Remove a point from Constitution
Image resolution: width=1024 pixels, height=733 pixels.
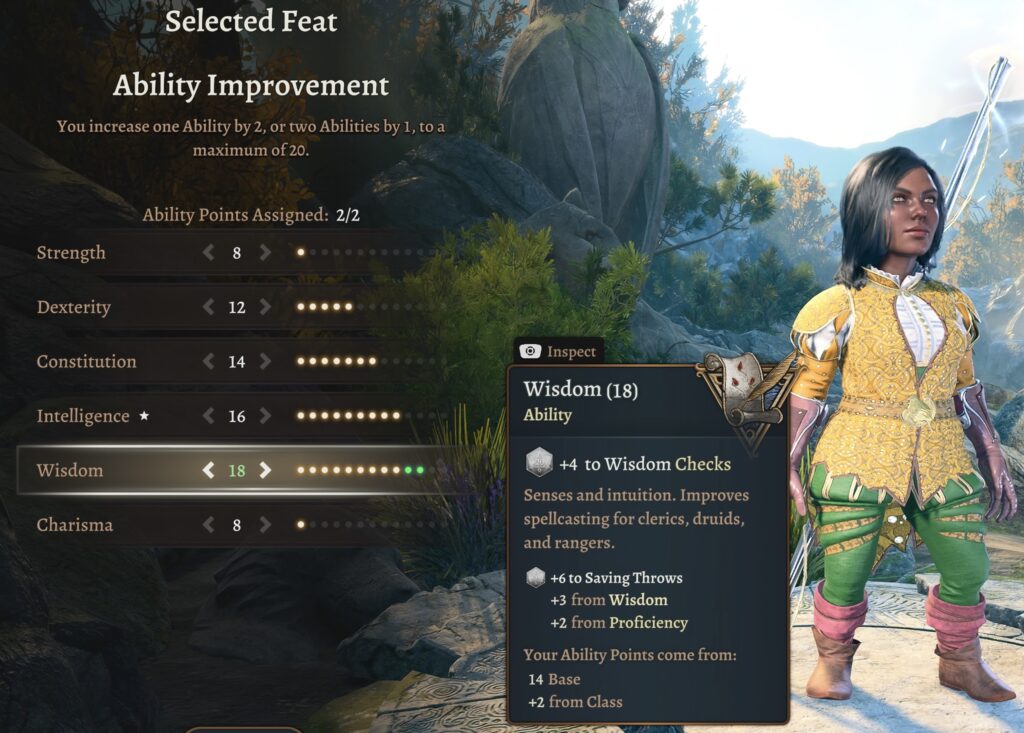coord(208,361)
